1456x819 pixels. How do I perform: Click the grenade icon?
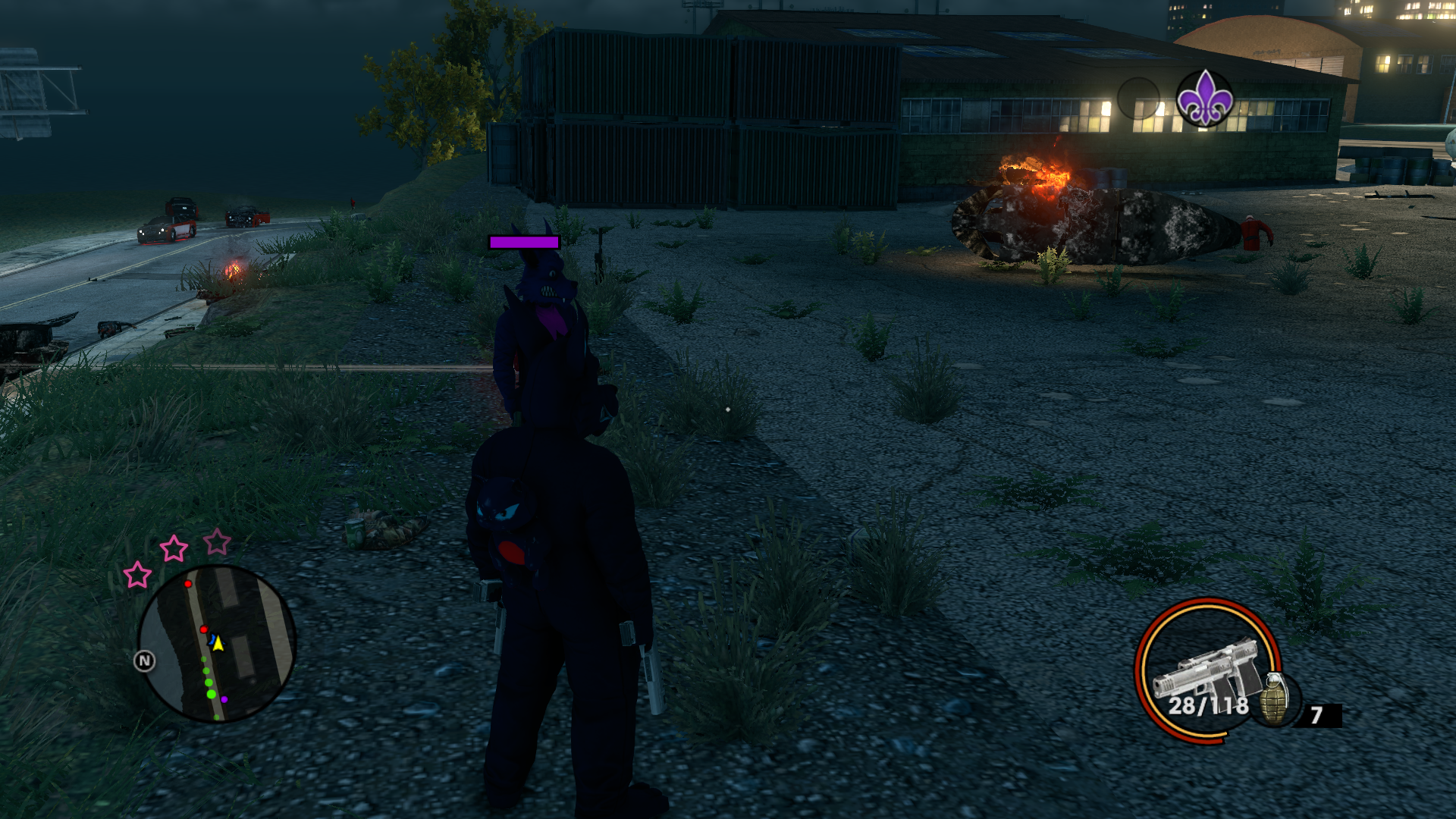click(1275, 699)
